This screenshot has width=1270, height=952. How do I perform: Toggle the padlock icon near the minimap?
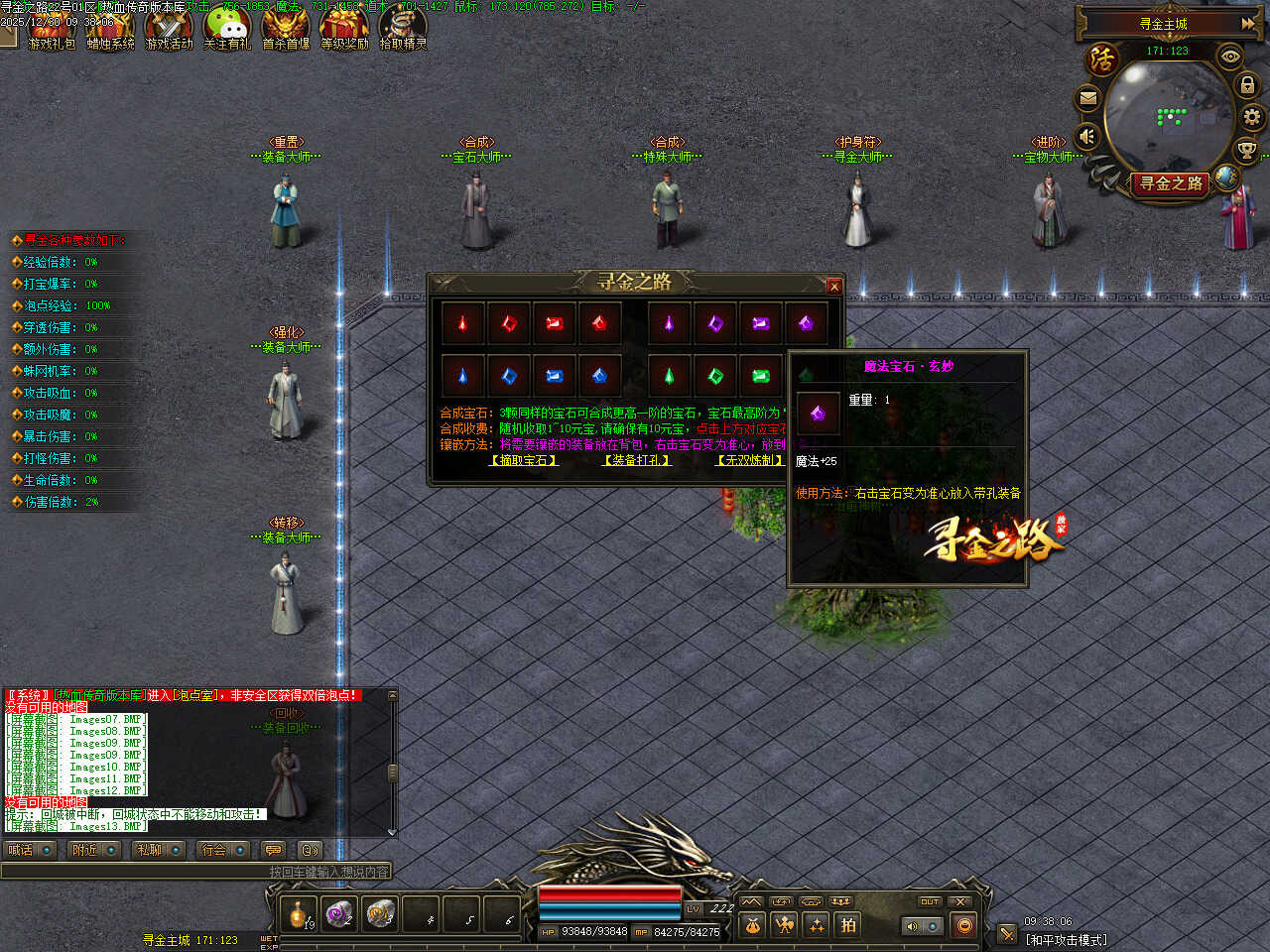pyautogui.click(x=1247, y=86)
